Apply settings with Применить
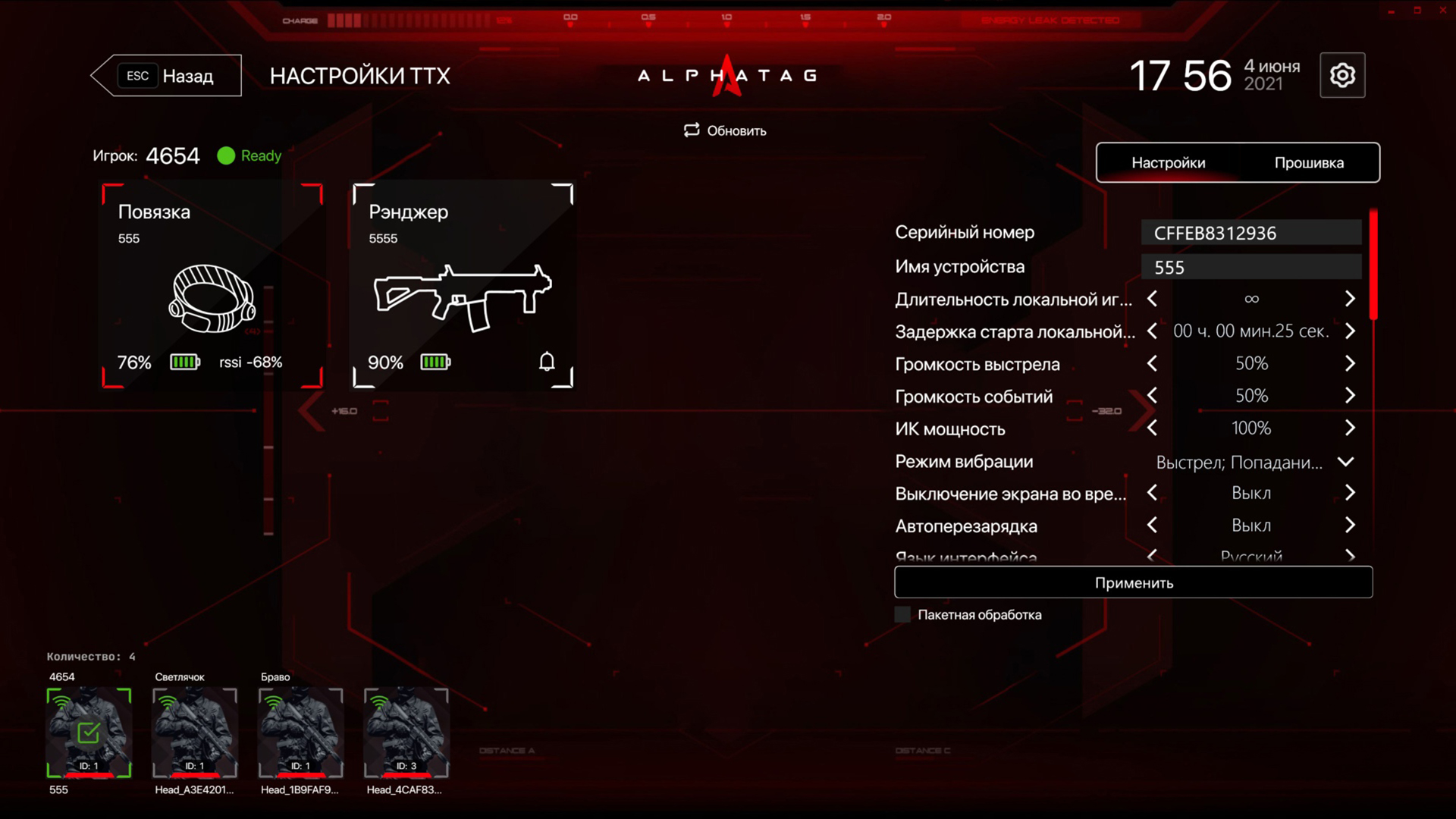 coord(1133,582)
